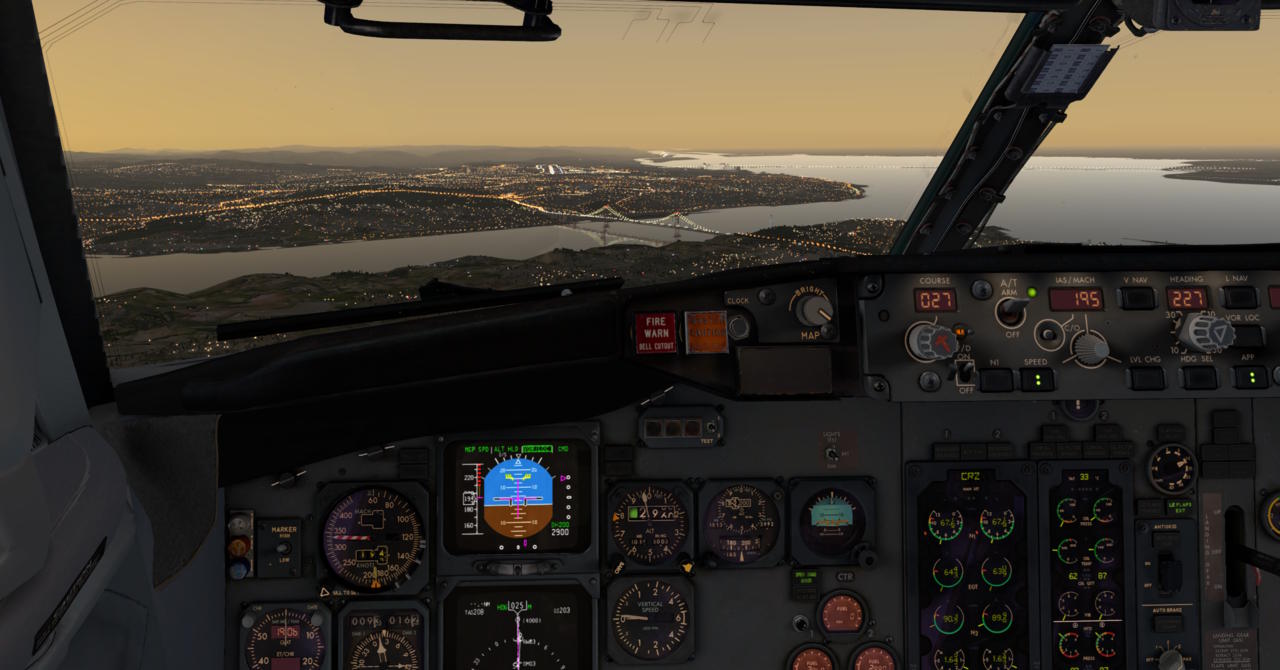Screen dimensions: 1280x670
Task: Click the CLOCK push button
Action: [739, 326]
